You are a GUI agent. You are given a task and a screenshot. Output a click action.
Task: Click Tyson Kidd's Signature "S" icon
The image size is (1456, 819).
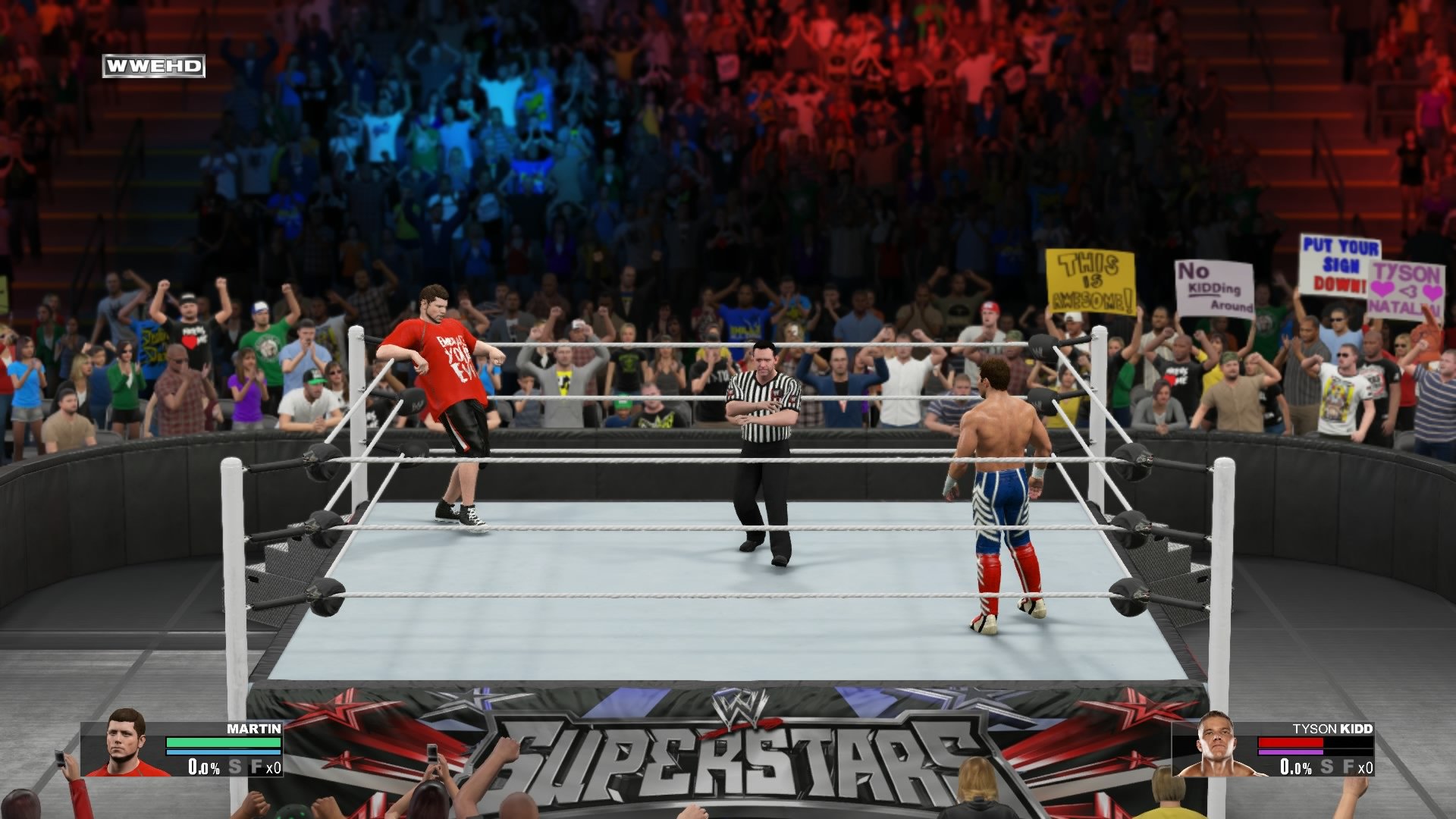[1327, 767]
